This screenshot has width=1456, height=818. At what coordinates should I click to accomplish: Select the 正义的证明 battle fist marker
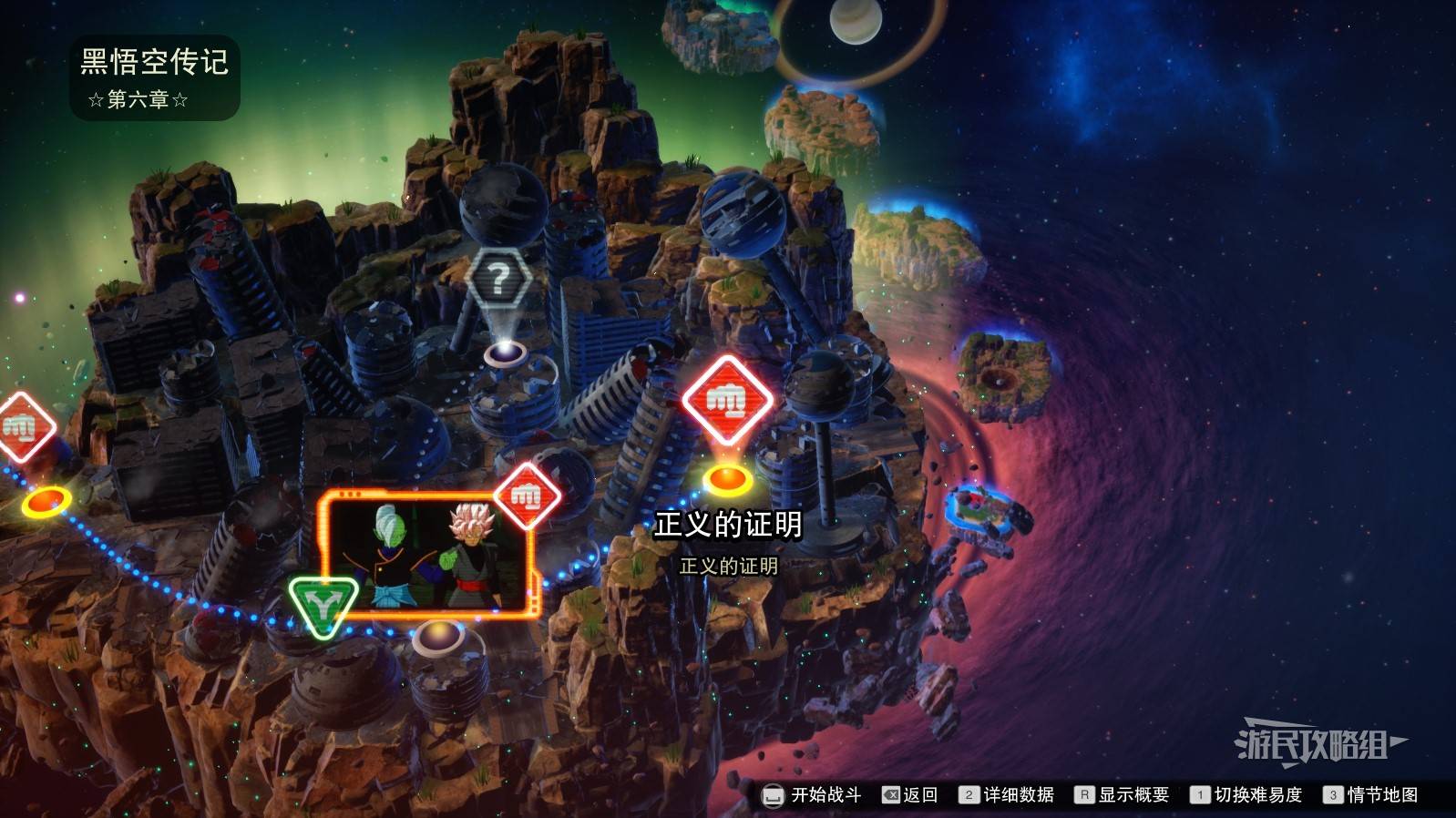coord(727,399)
